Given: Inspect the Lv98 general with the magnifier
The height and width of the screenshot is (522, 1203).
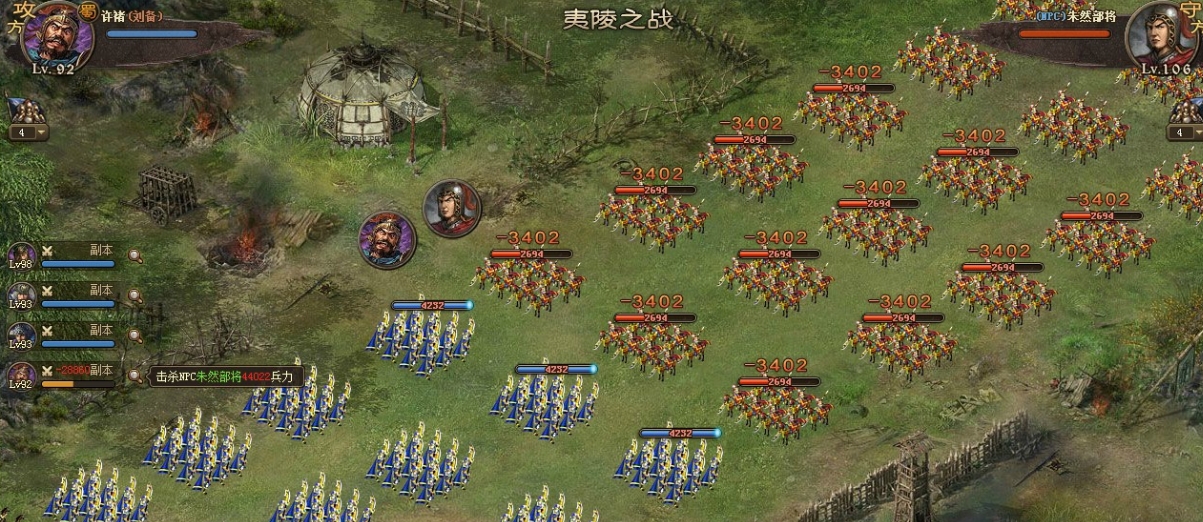Looking at the screenshot, I should (x=134, y=256).
